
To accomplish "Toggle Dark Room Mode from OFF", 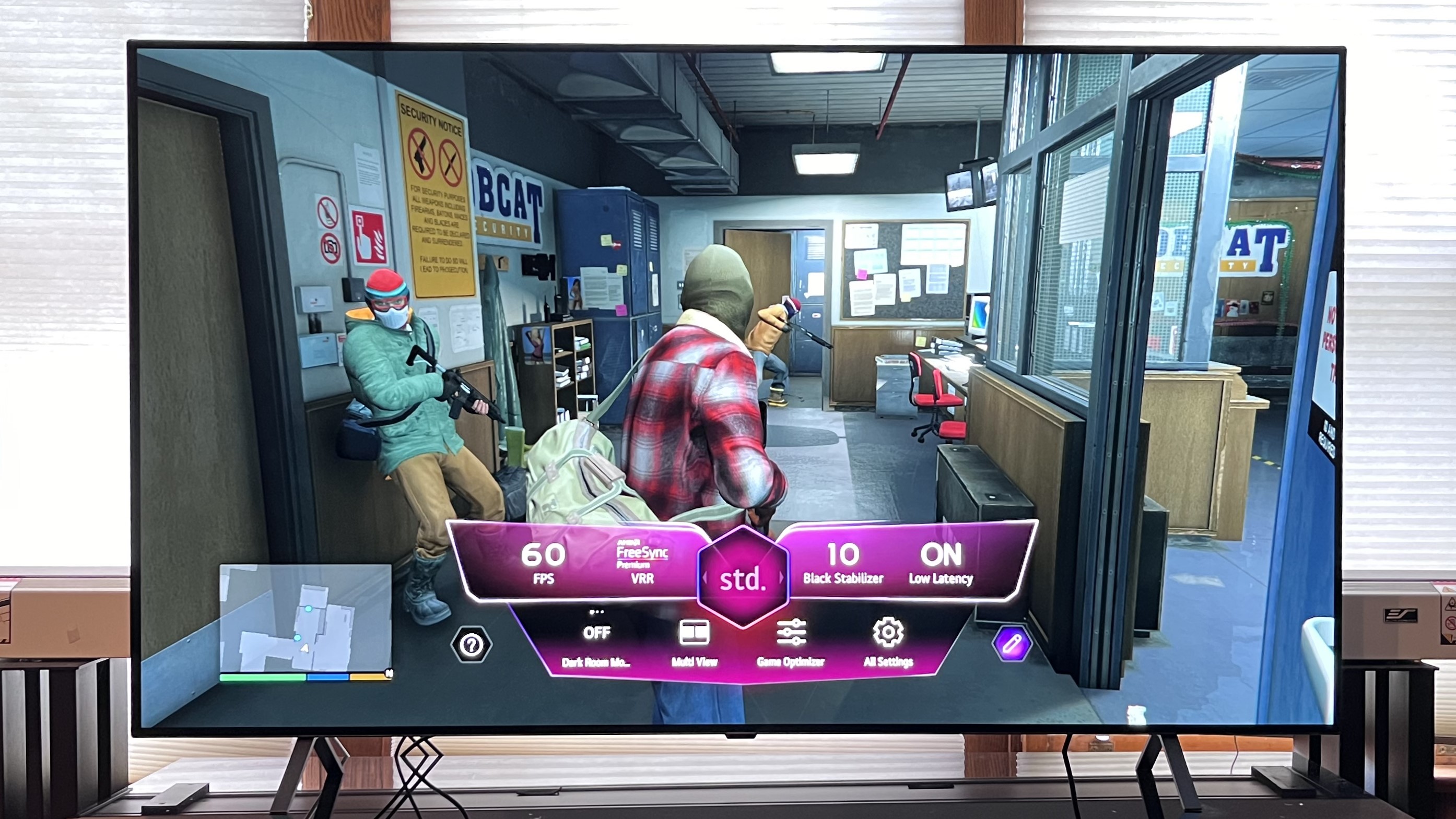I will tap(598, 632).
